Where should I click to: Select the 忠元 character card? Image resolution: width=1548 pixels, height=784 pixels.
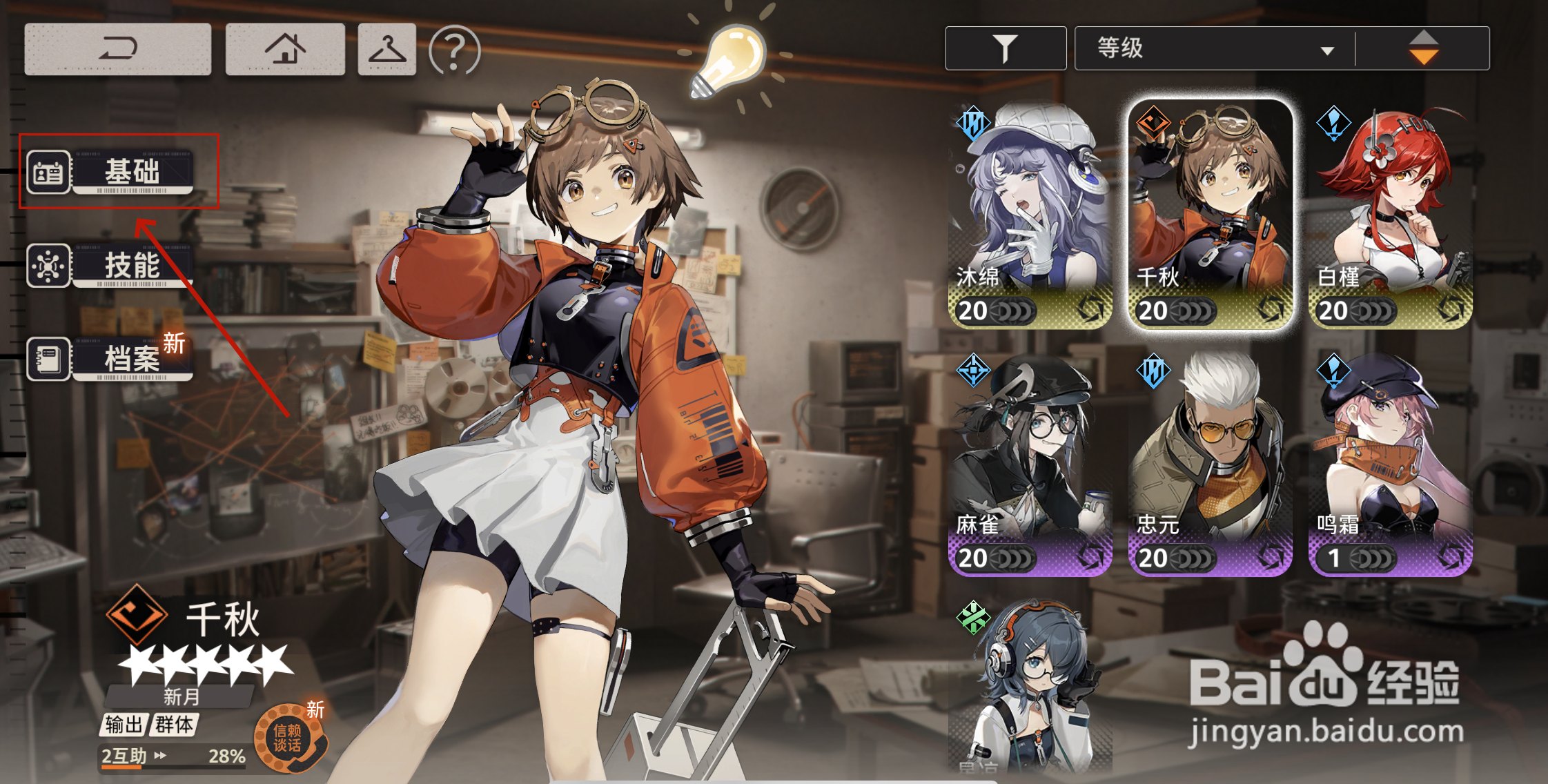[1211, 464]
